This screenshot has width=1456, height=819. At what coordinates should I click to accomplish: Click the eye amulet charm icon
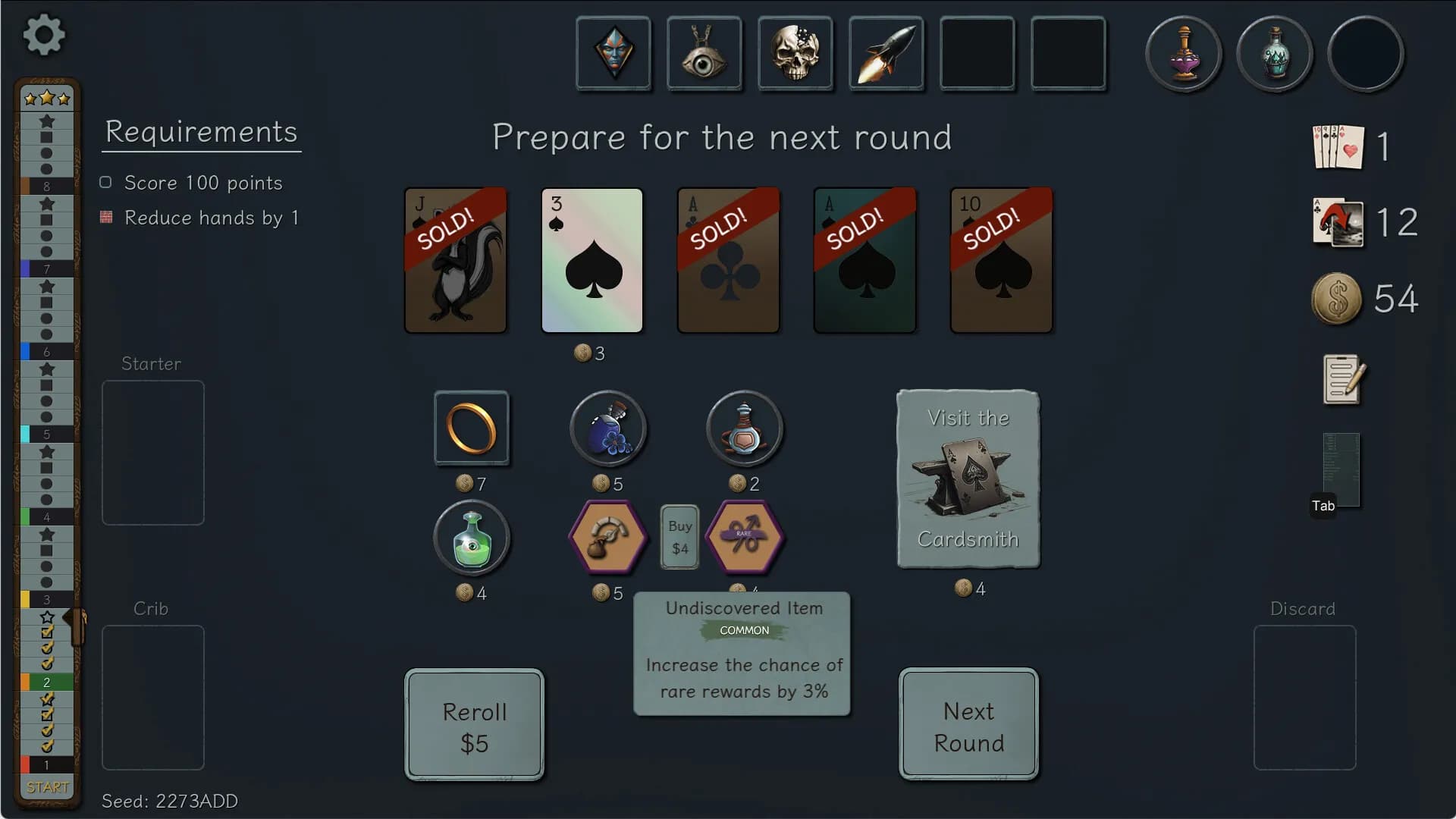704,53
